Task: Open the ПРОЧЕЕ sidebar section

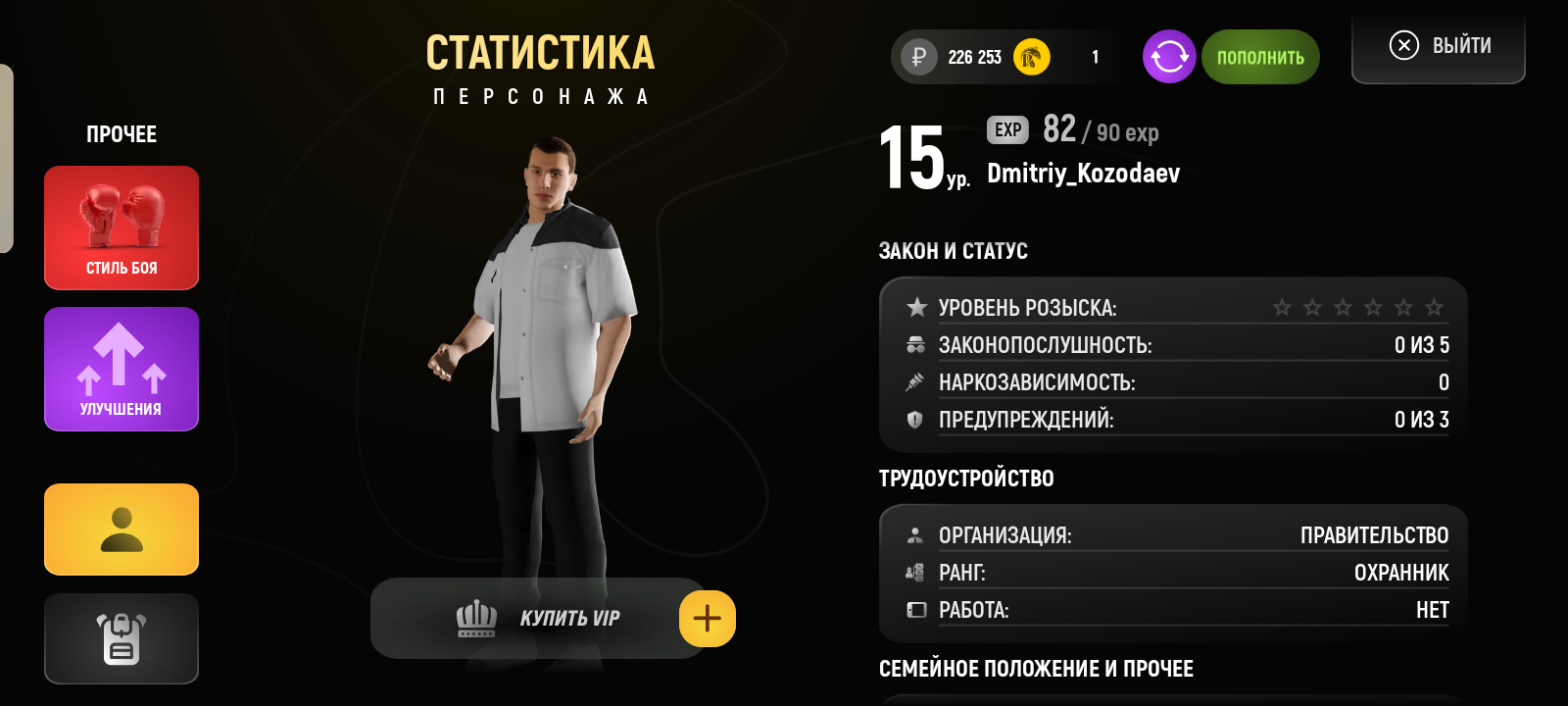Action: [121, 134]
